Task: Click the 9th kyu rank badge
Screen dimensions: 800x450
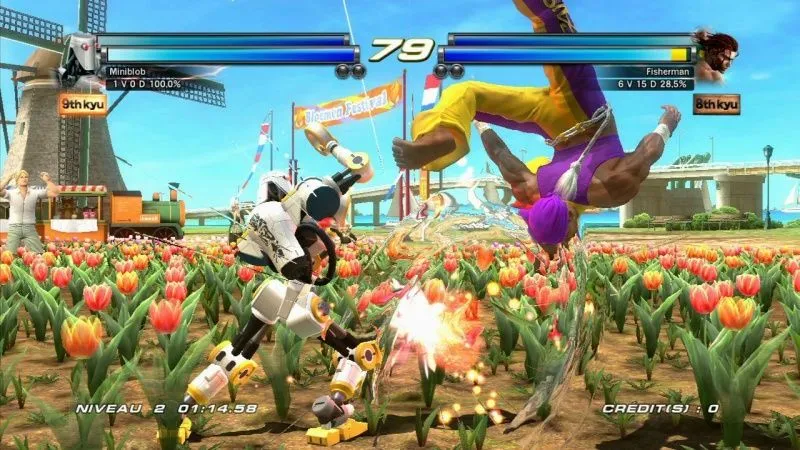Action: point(82,103)
